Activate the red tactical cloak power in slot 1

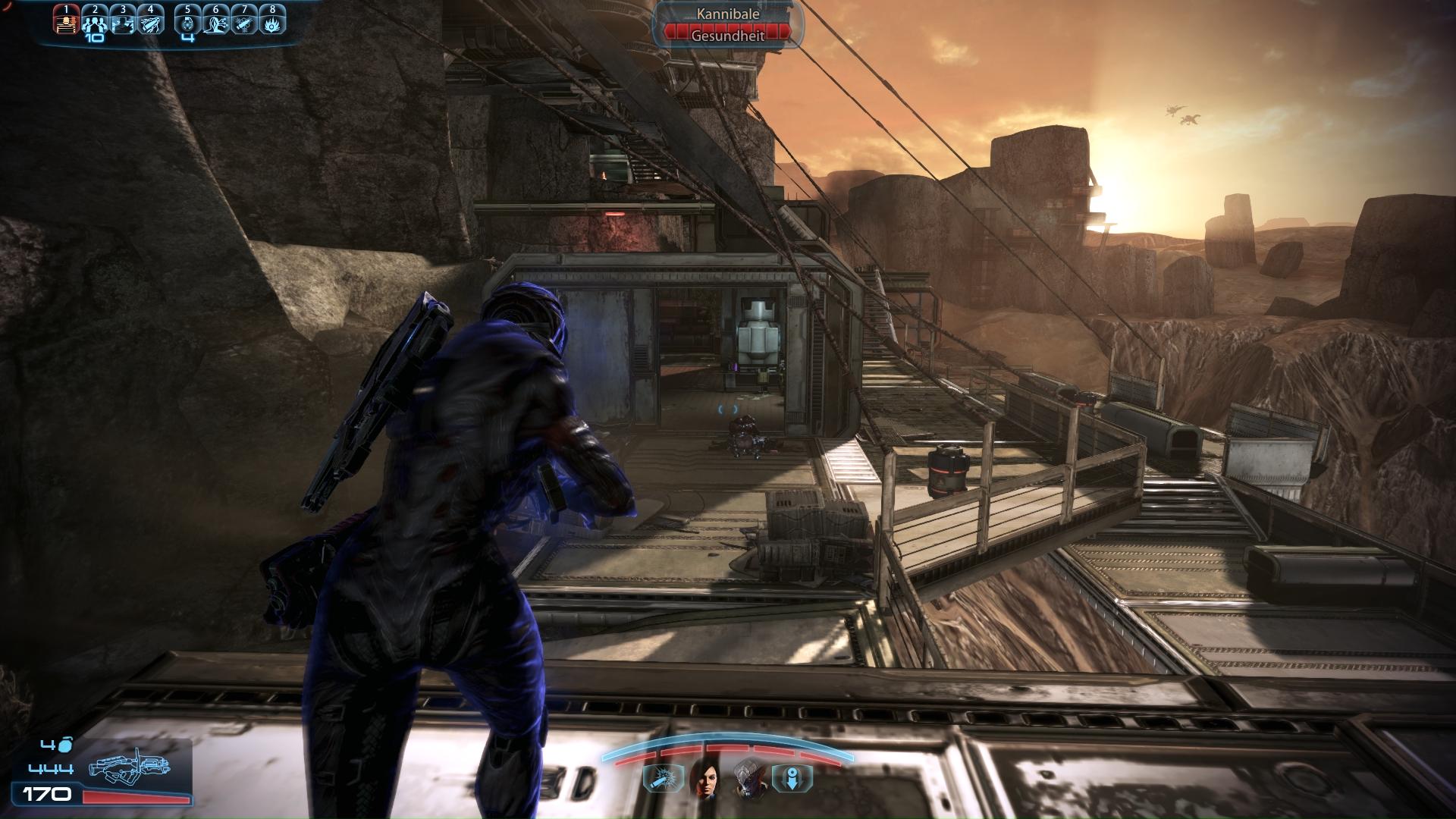67,22
